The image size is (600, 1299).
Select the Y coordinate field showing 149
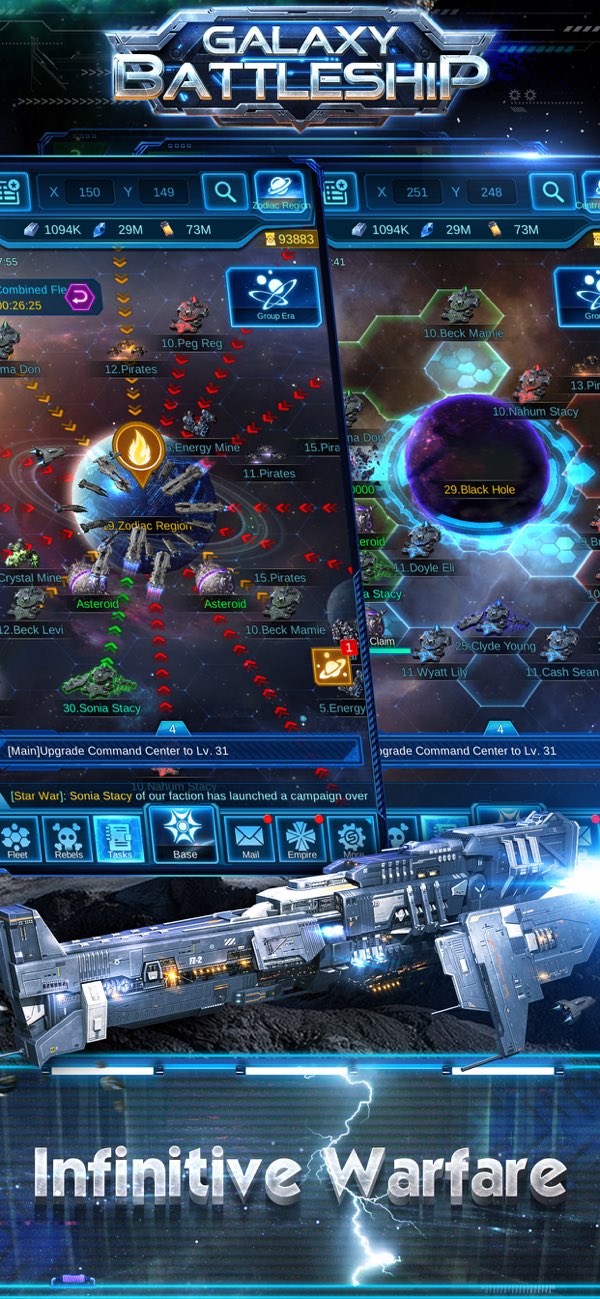(163, 192)
